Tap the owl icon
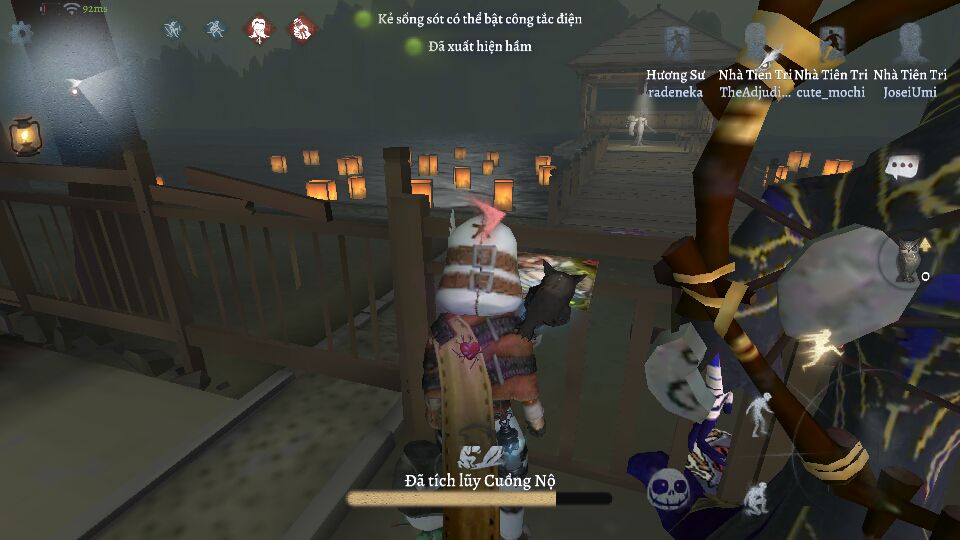The width and height of the screenshot is (960, 540). (x=906, y=259)
